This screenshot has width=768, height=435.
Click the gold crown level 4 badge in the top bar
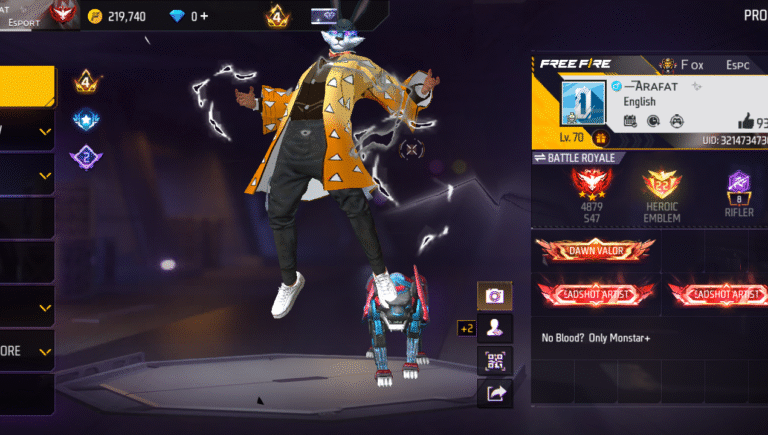pos(277,16)
